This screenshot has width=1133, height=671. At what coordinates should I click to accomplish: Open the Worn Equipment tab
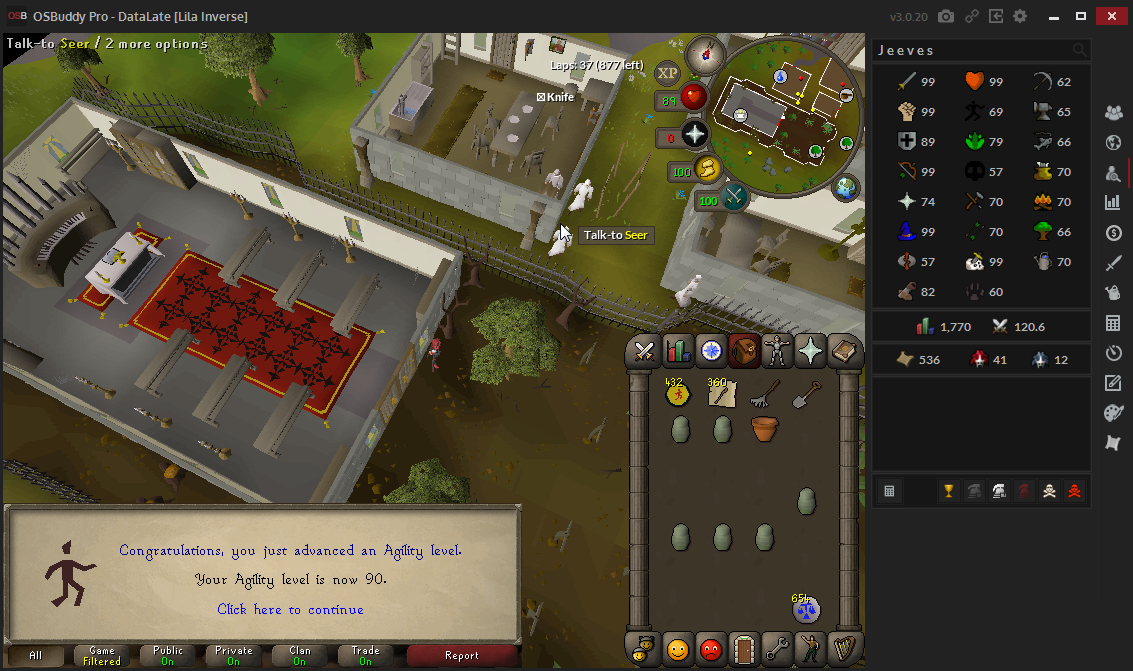click(777, 351)
